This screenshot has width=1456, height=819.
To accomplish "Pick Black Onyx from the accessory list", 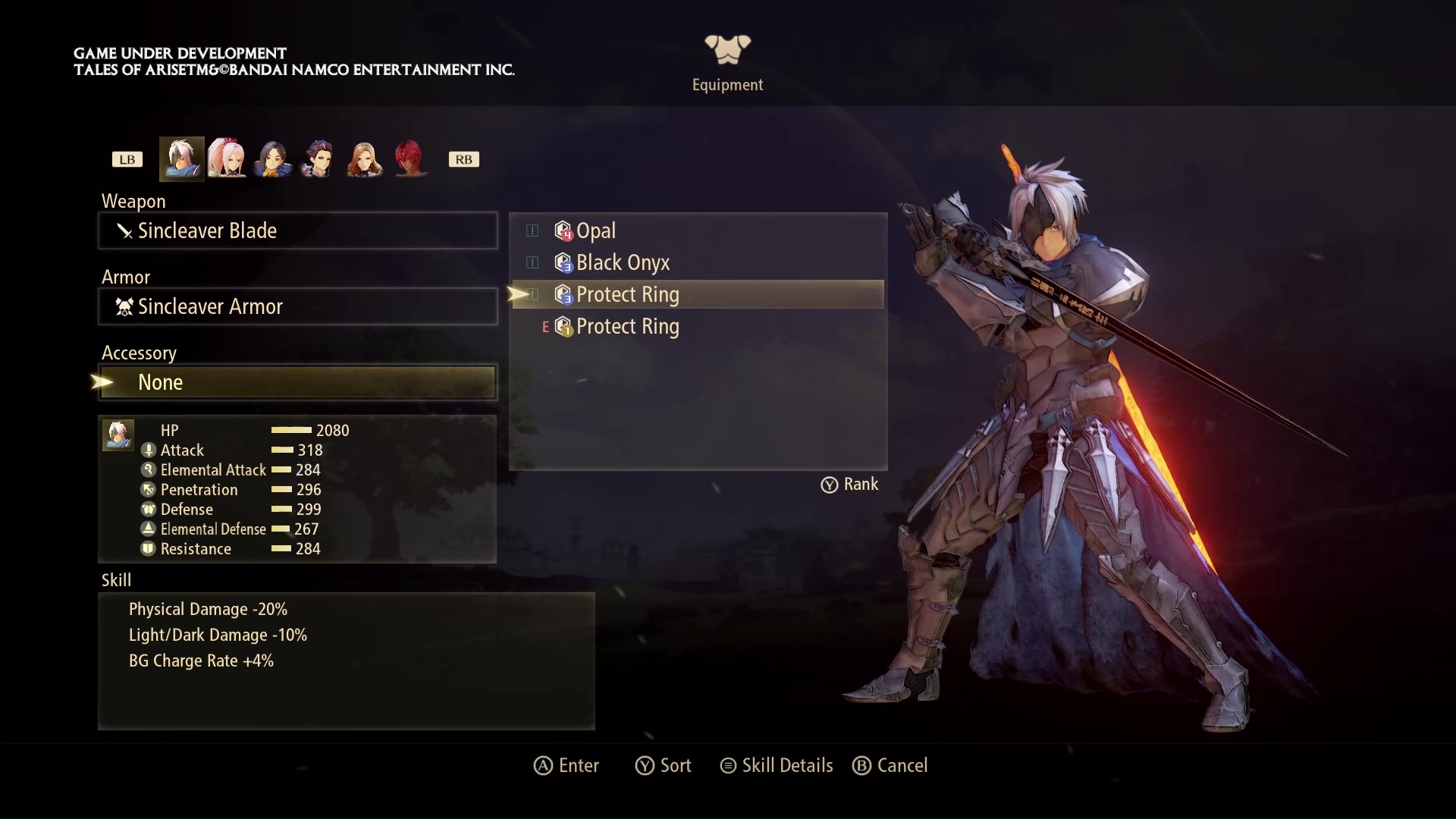I will point(623,262).
